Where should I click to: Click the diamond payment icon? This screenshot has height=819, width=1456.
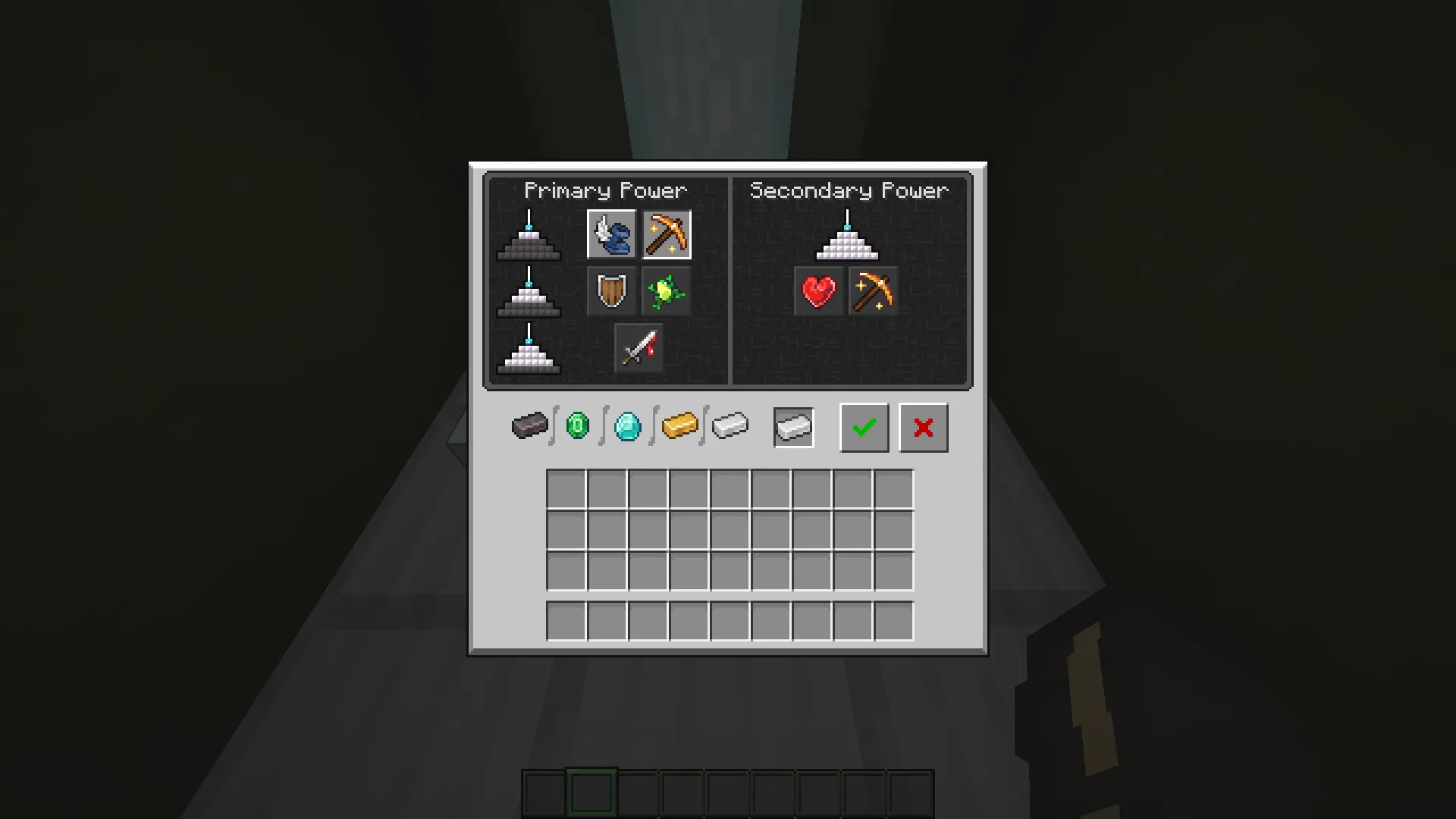pos(628,426)
